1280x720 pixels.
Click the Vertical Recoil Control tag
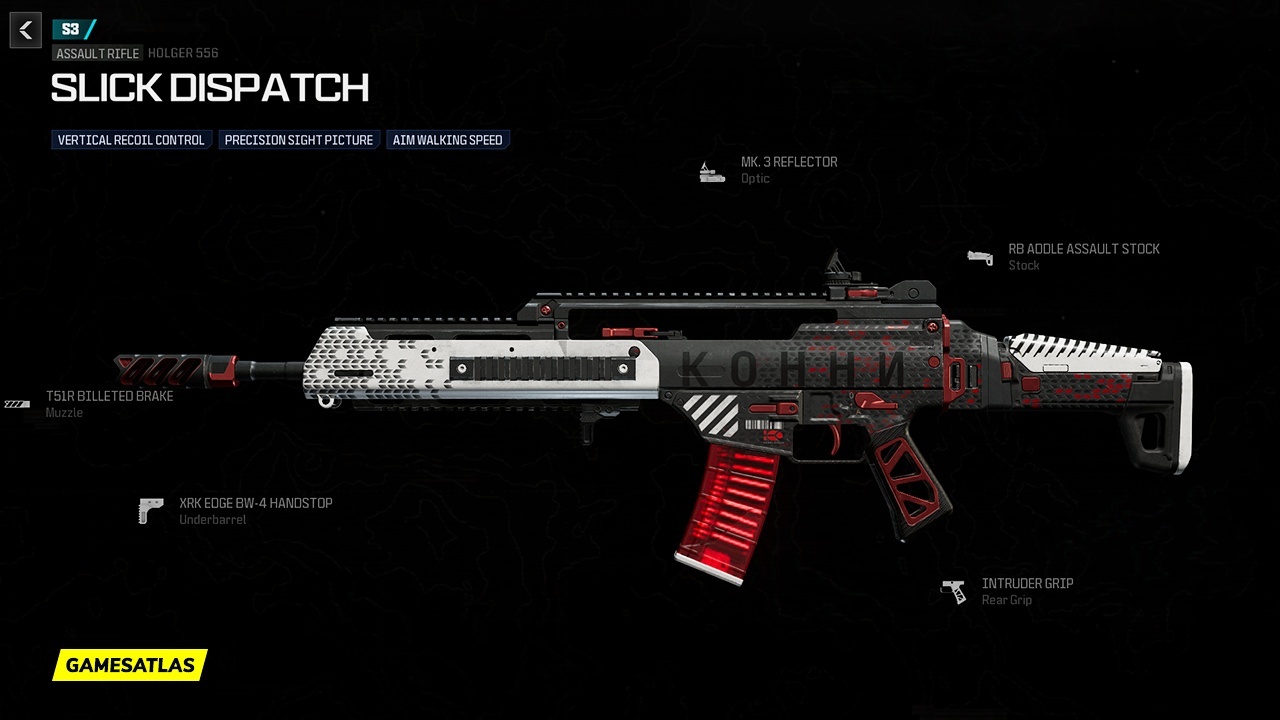pos(131,140)
